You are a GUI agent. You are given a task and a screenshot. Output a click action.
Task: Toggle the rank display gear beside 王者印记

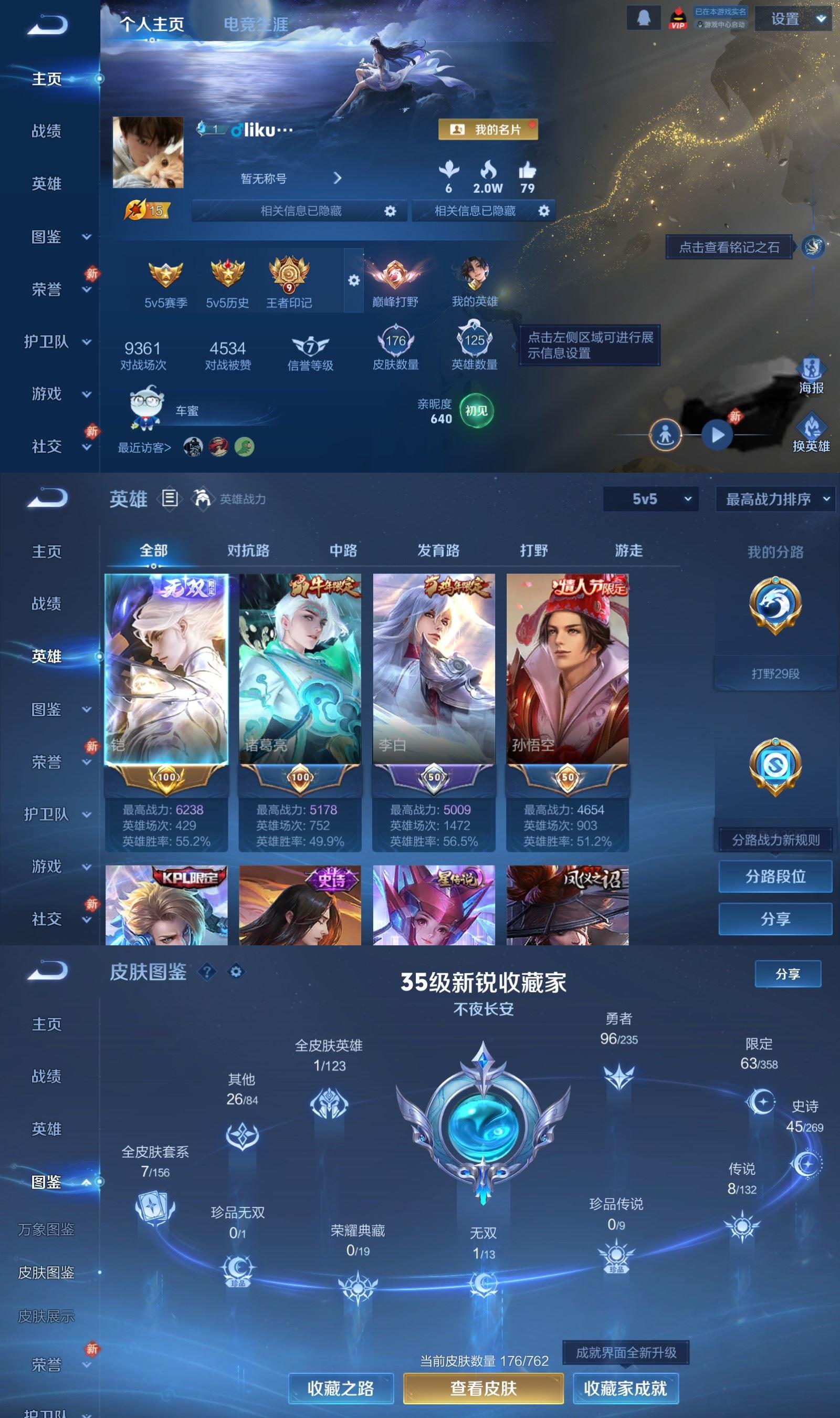354,279
